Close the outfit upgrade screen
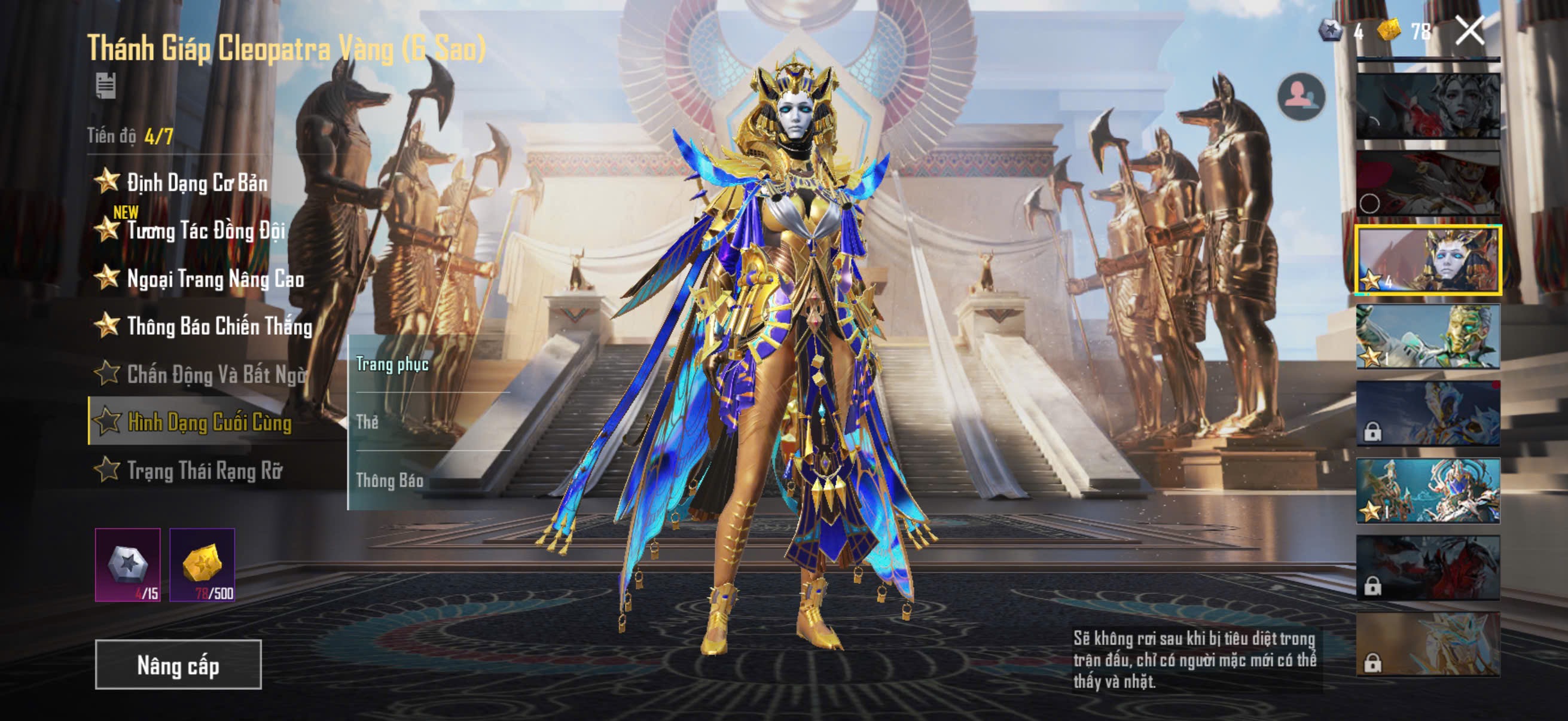This screenshot has width=1568, height=721. [1469, 30]
